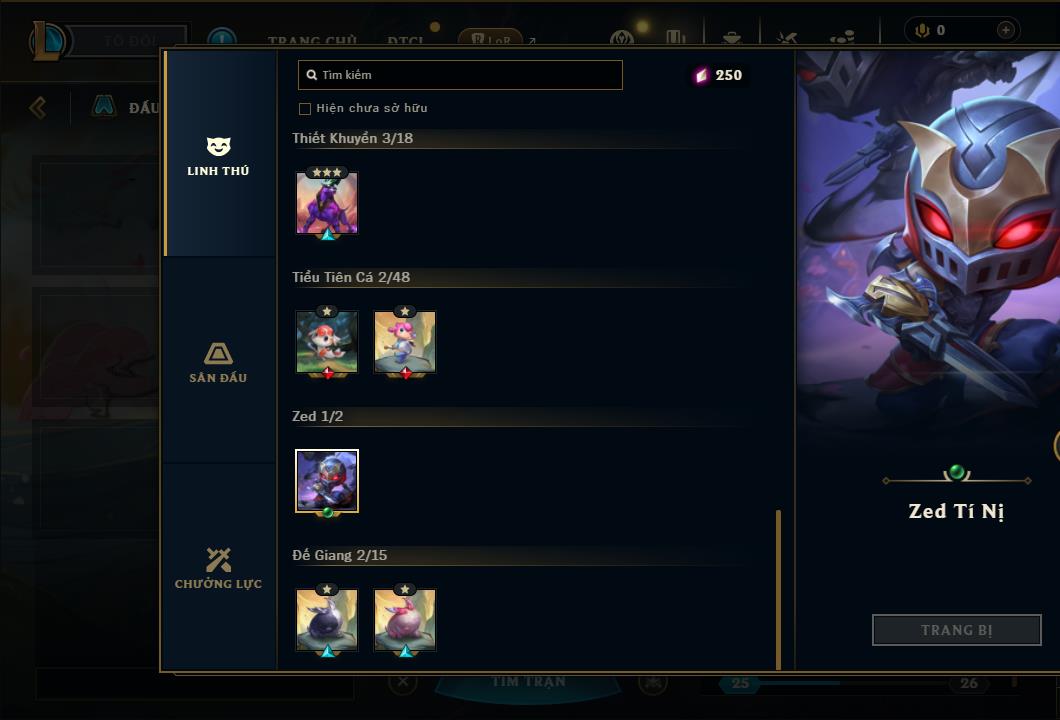Switch to the Linh Thú tab
Image resolution: width=1060 pixels, height=720 pixels.
click(x=218, y=156)
